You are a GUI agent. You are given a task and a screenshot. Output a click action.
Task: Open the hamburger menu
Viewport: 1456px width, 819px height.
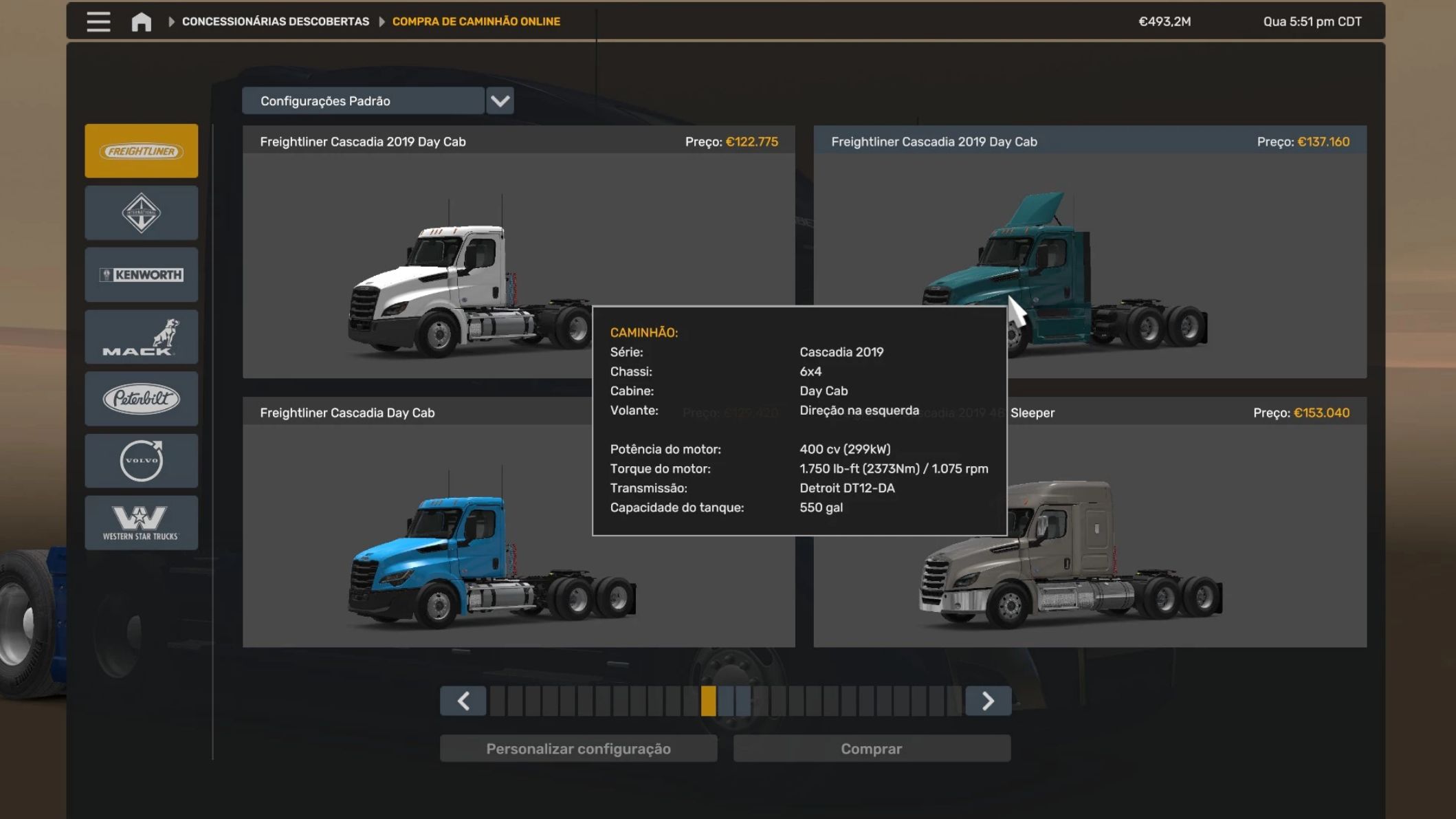(98, 21)
